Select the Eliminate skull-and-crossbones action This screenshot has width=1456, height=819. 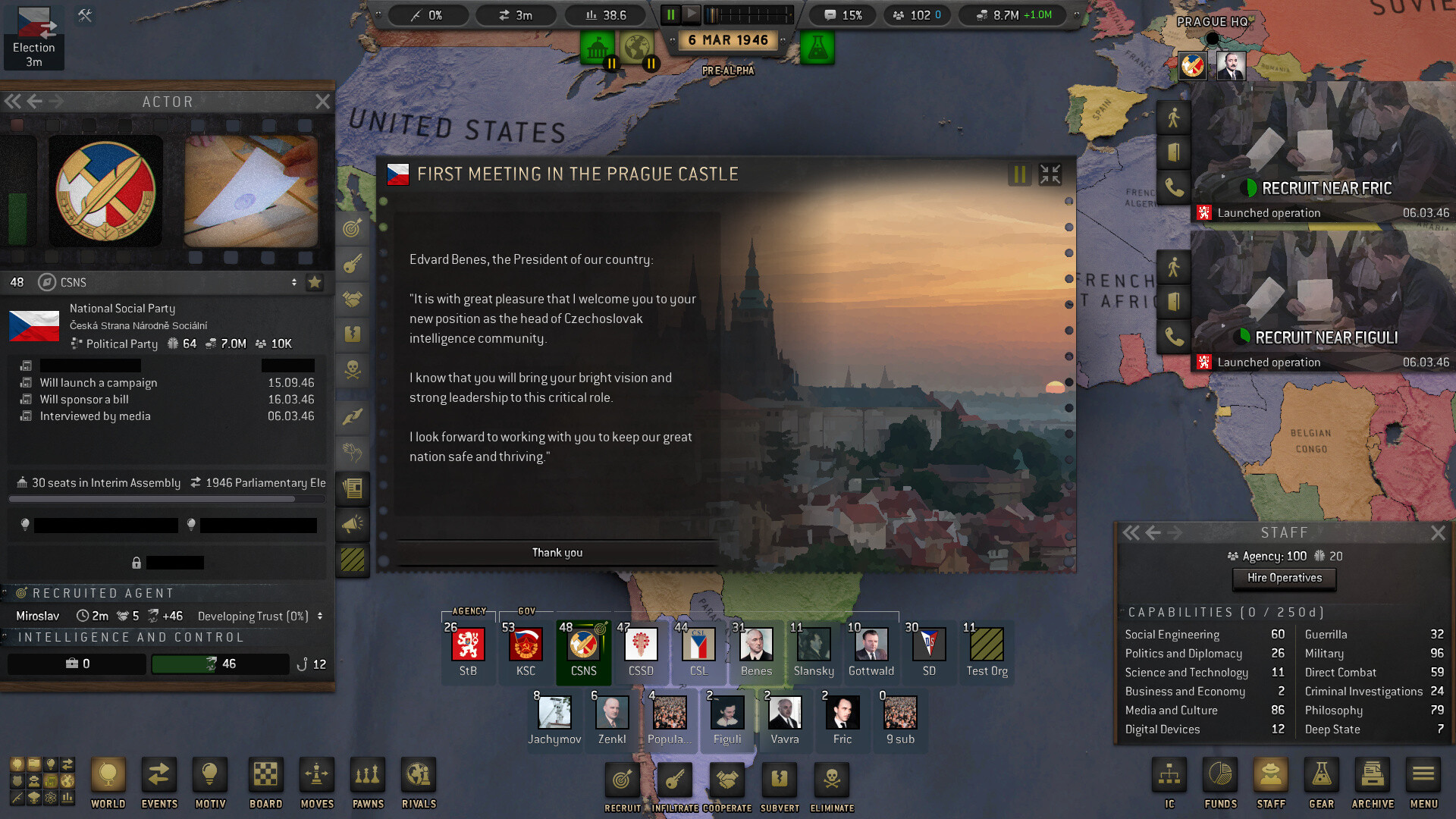click(832, 779)
